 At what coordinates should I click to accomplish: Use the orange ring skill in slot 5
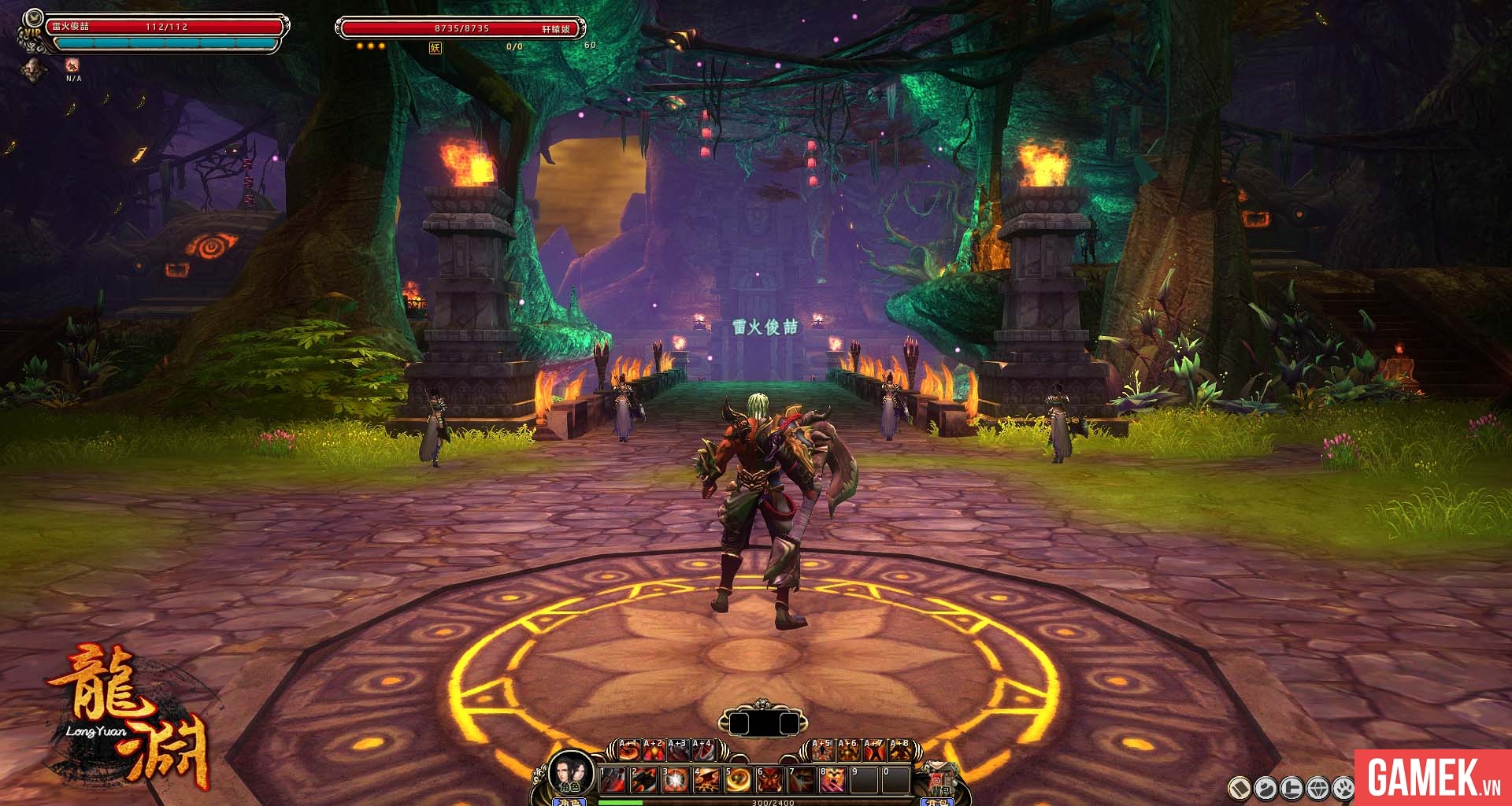click(x=736, y=781)
